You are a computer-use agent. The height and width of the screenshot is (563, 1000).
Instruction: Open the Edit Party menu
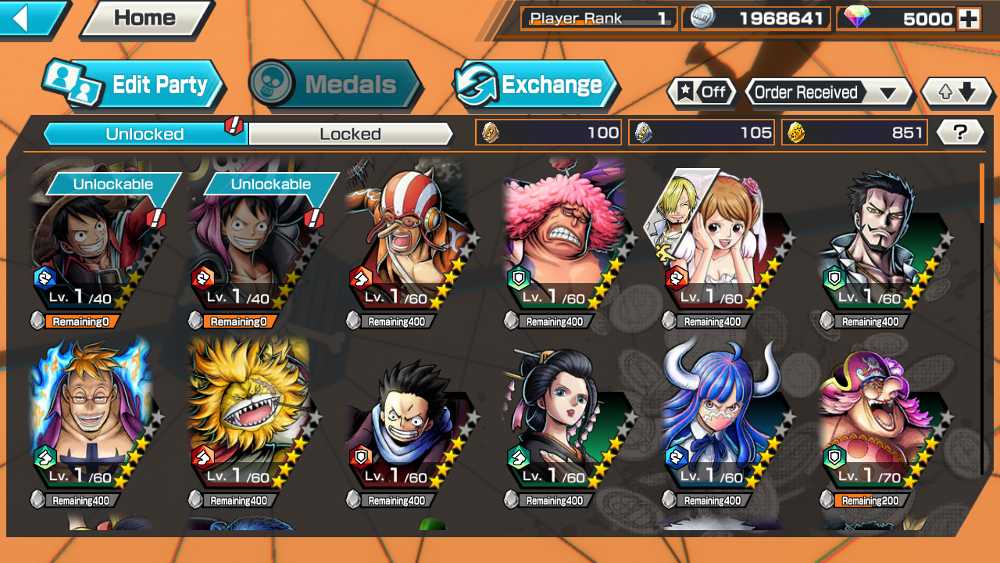coord(133,84)
